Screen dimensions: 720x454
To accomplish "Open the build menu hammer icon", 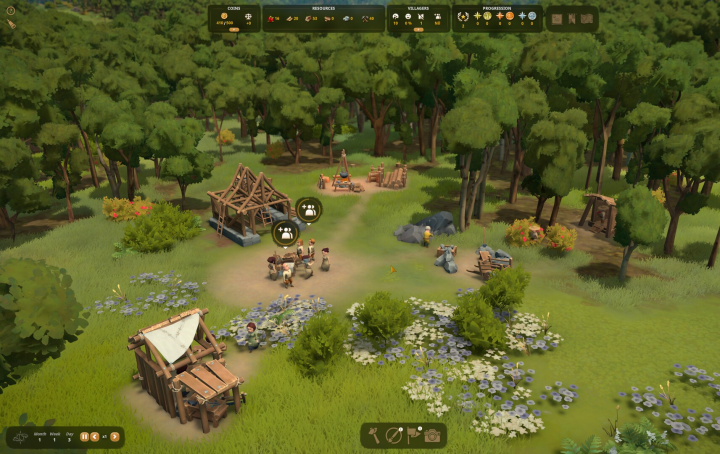I will [x=375, y=435].
